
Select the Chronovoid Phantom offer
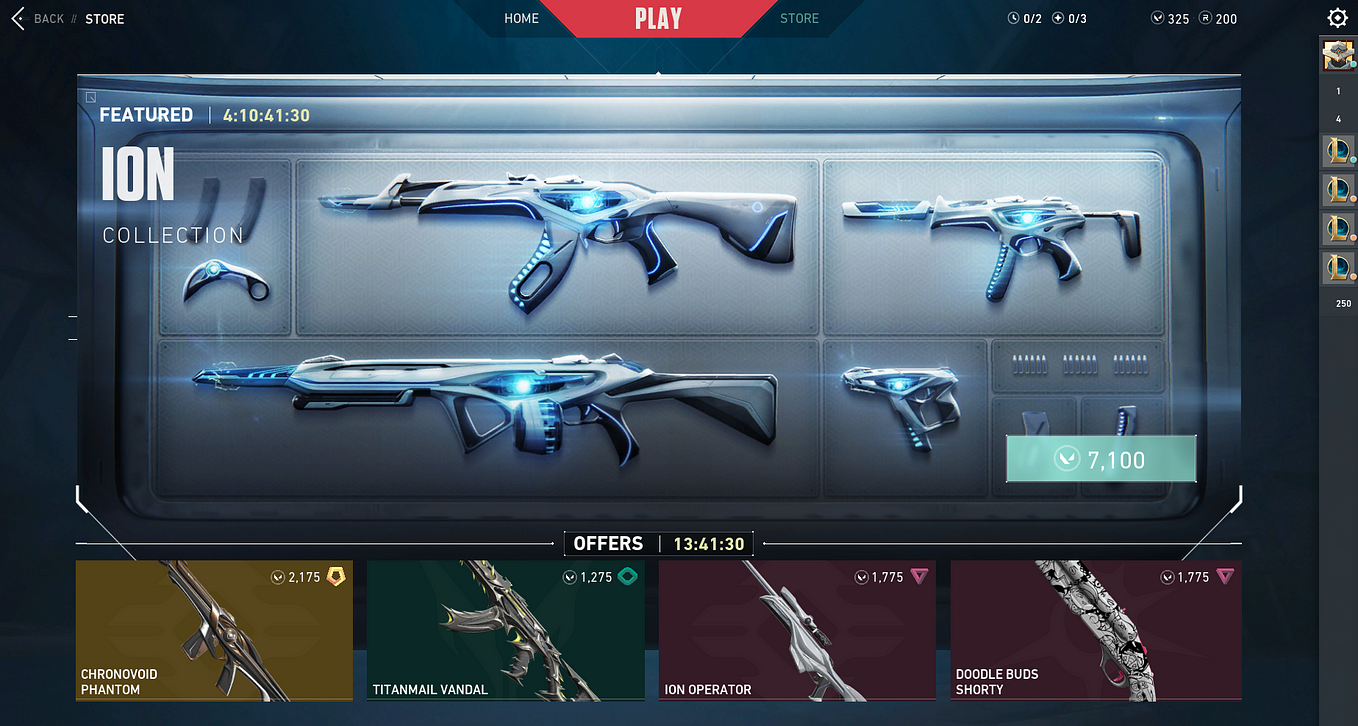click(x=213, y=630)
